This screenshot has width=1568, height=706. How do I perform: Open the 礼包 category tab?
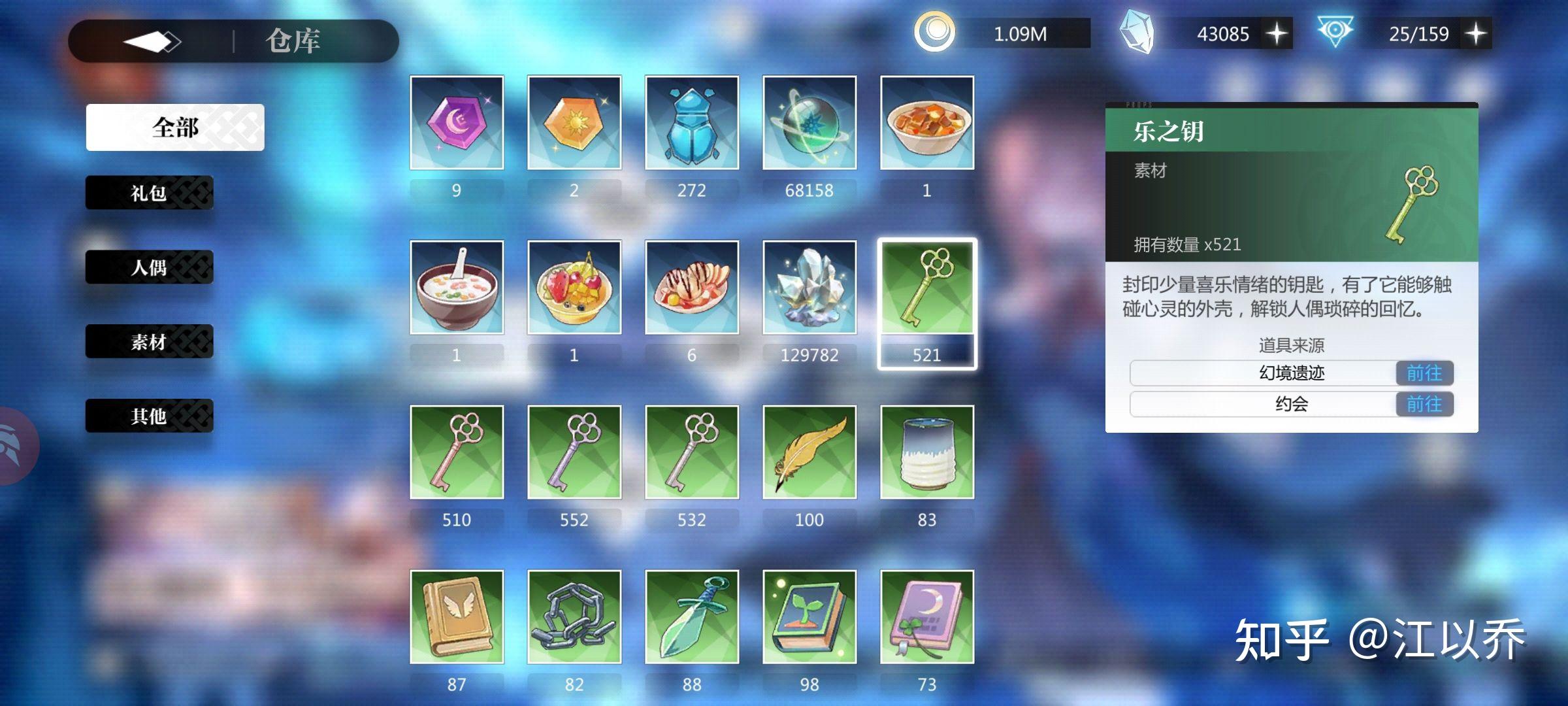tap(149, 193)
